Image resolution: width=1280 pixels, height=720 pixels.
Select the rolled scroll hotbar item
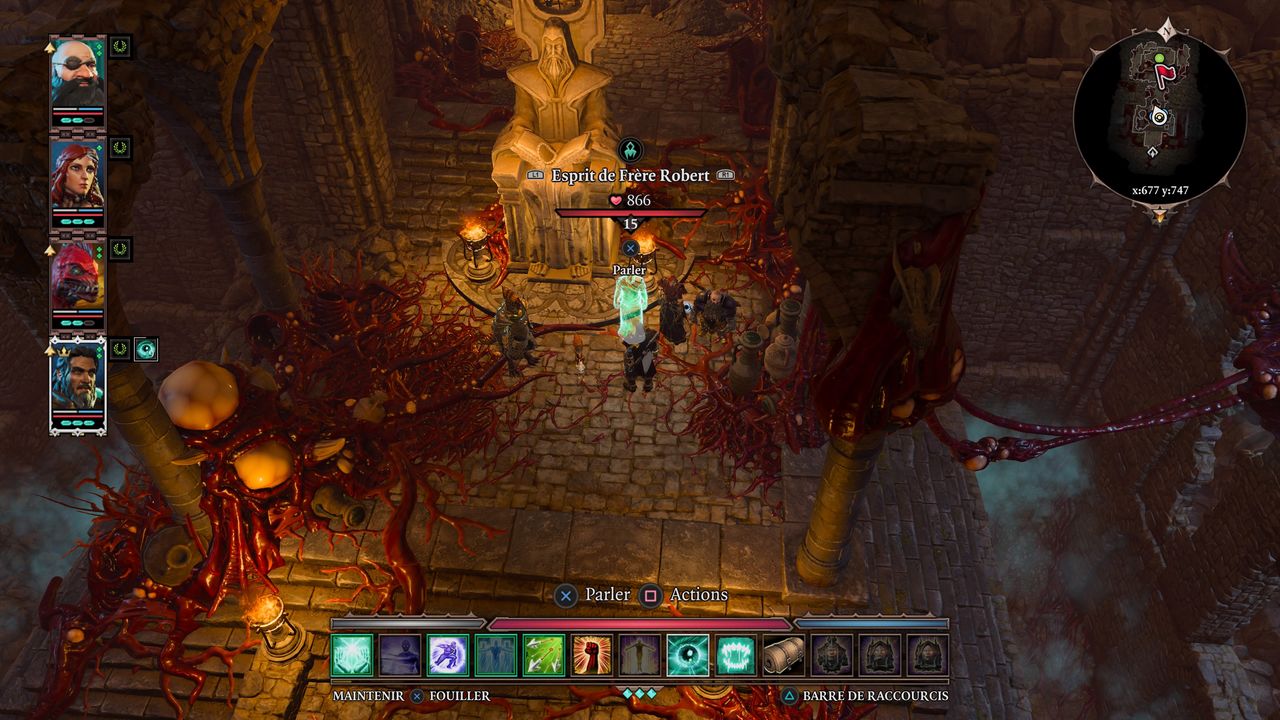coord(784,655)
